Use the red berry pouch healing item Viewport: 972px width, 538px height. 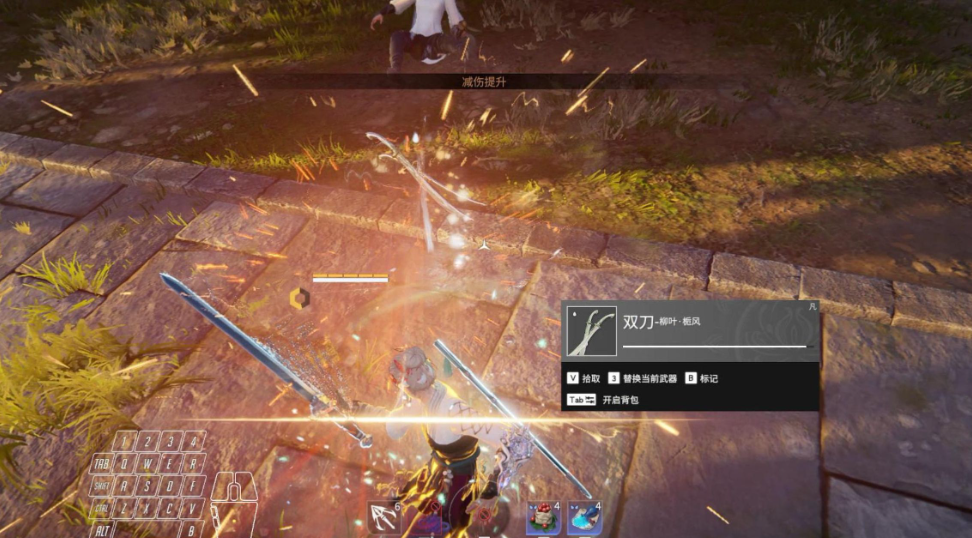click(544, 517)
